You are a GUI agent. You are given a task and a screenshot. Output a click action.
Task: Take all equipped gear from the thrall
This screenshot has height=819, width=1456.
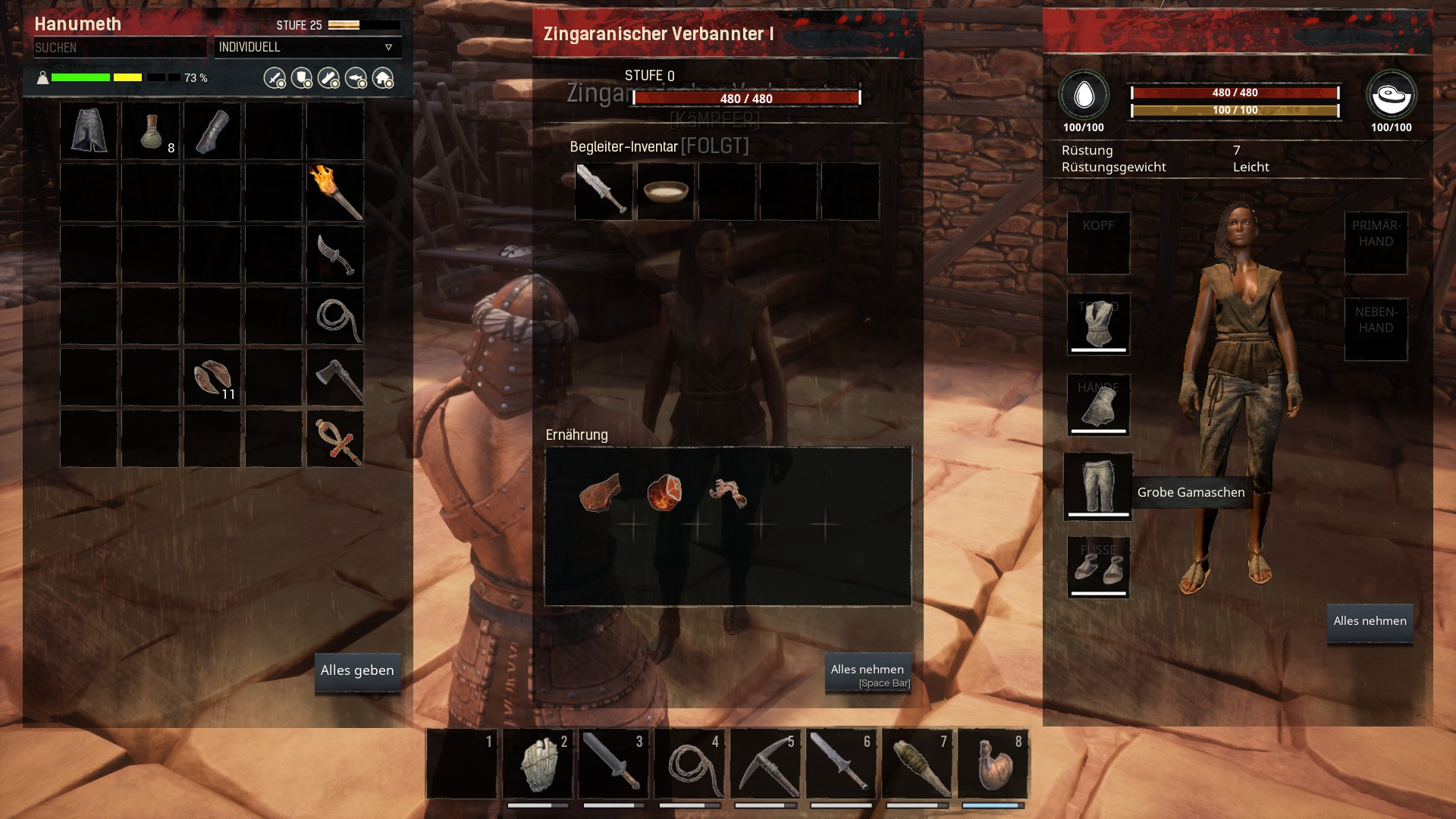coord(1370,622)
